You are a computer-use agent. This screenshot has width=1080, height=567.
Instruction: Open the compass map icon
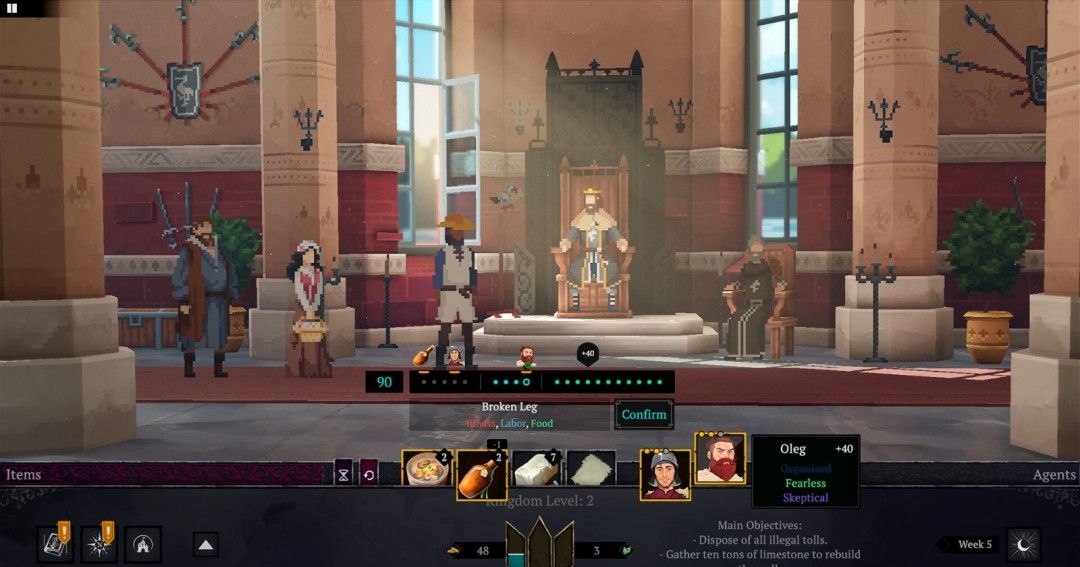coord(99,544)
